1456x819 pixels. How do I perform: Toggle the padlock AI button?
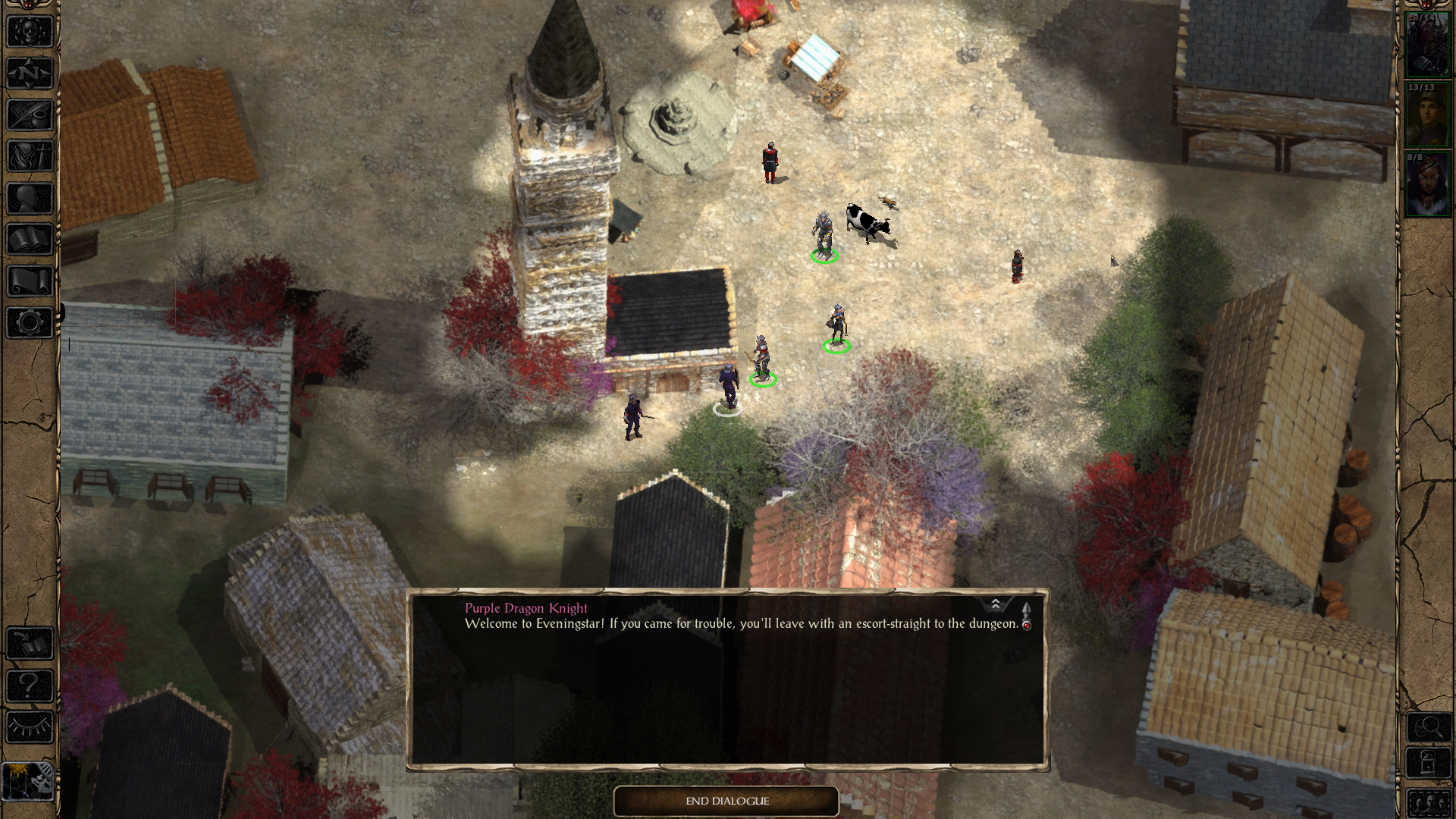click(x=1428, y=764)
